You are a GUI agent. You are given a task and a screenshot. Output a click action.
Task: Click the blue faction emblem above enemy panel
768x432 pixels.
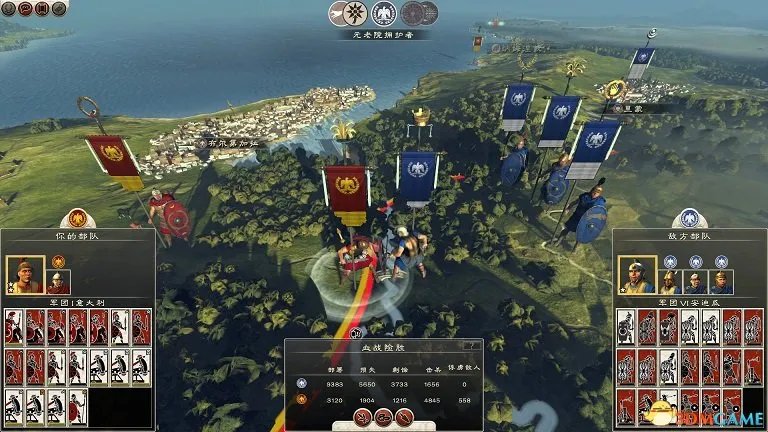(689, 218)
